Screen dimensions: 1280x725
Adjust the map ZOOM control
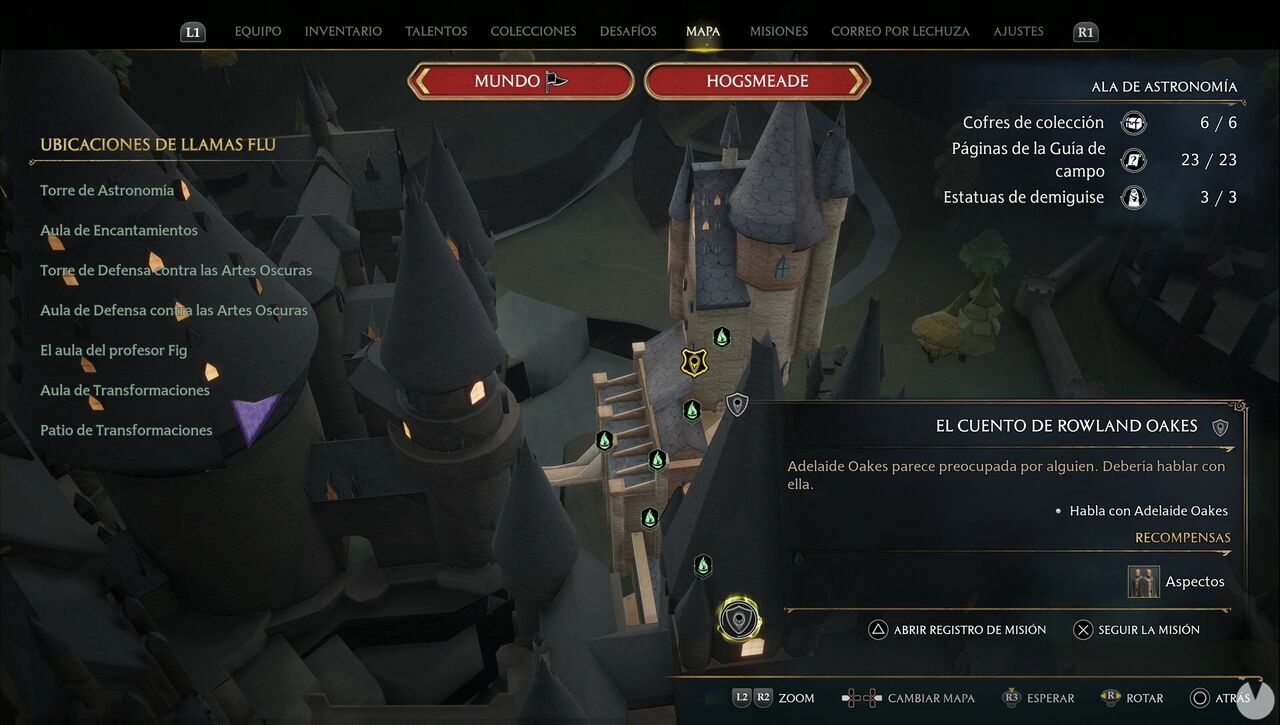[775, 697]
